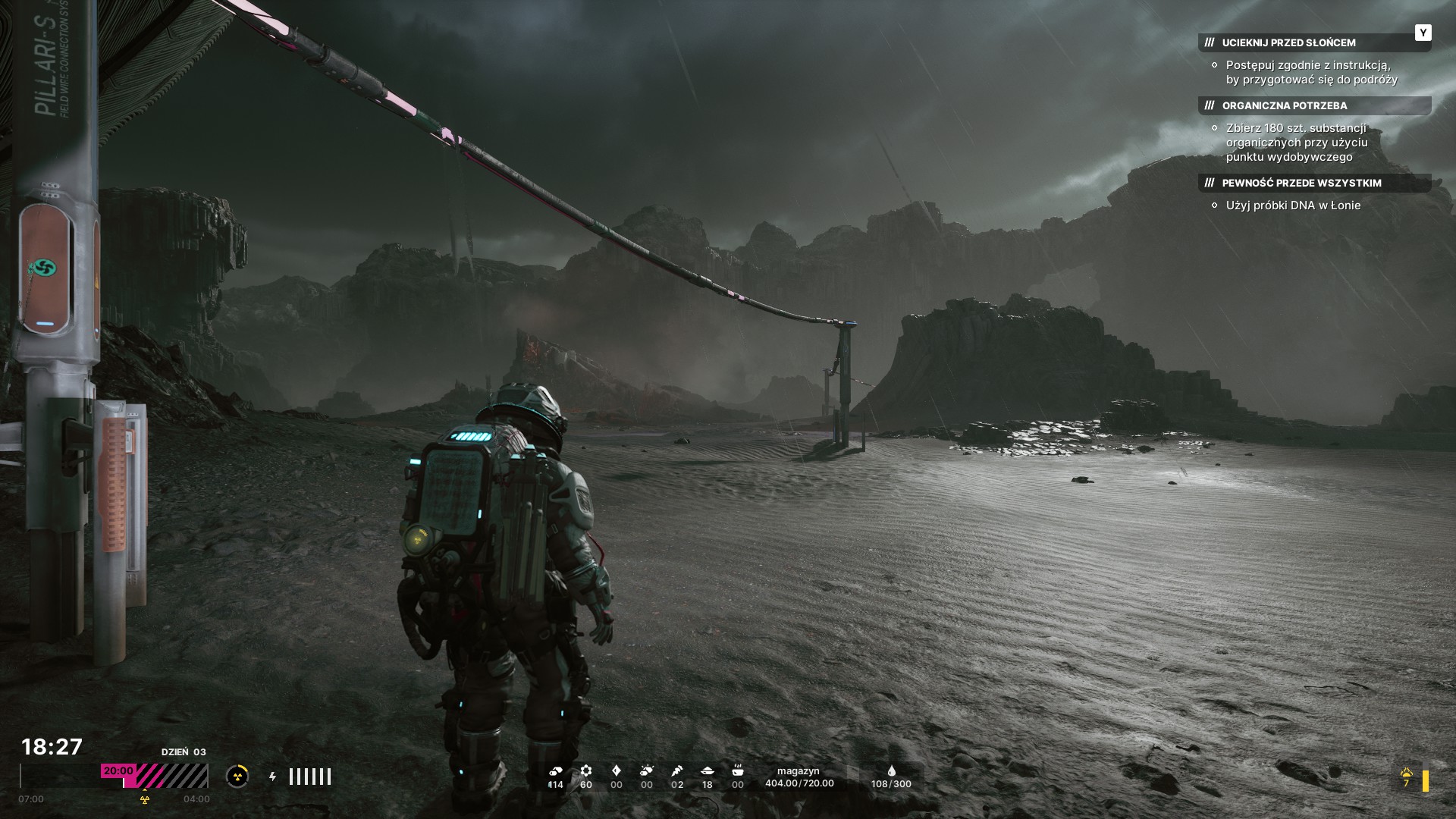Click the pink 20:00 schedule marker
This screenshot has width=1456, height=819.
[118, 770]
